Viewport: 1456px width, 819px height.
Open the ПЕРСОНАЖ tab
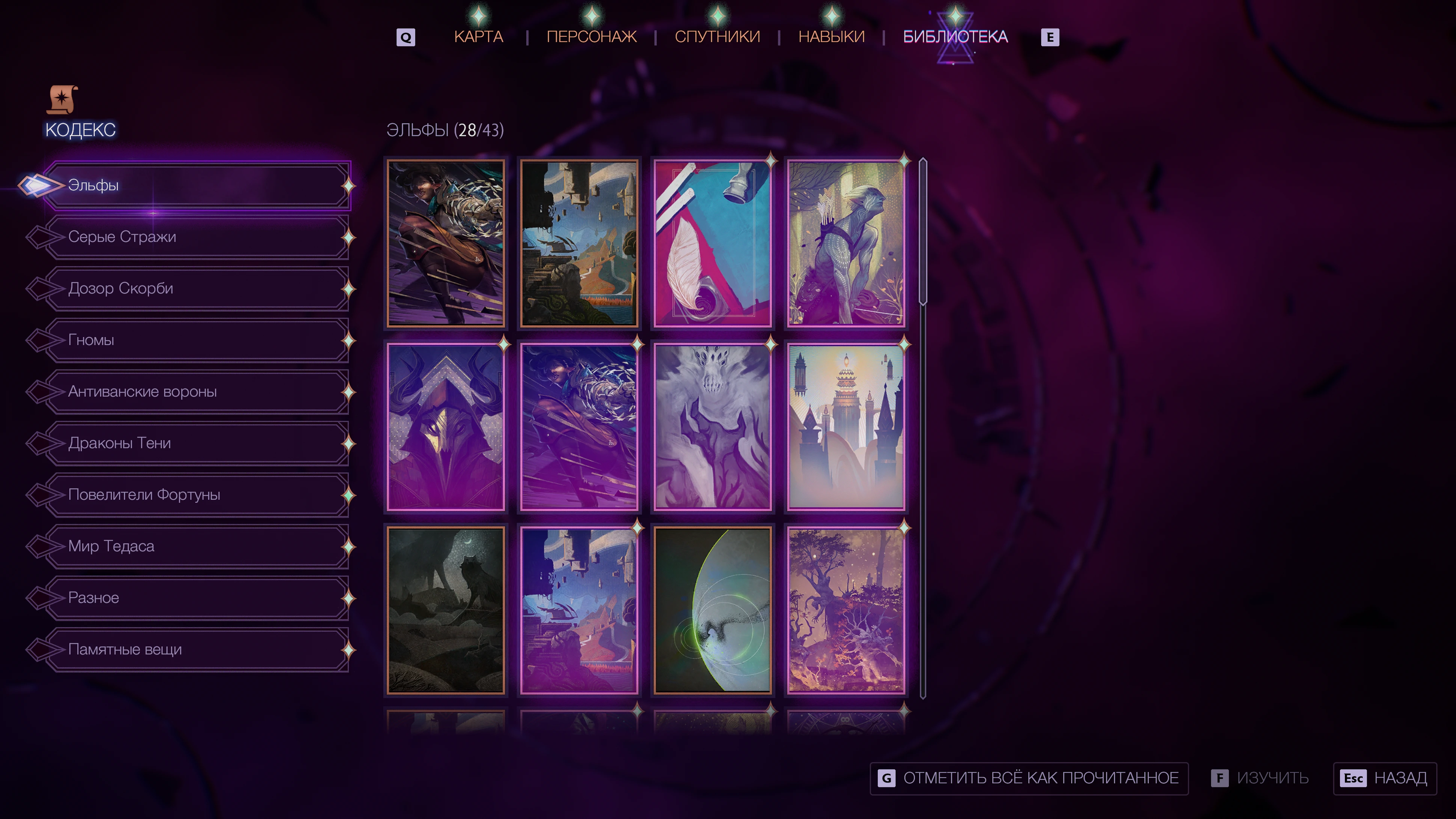(x=591, y=37)
